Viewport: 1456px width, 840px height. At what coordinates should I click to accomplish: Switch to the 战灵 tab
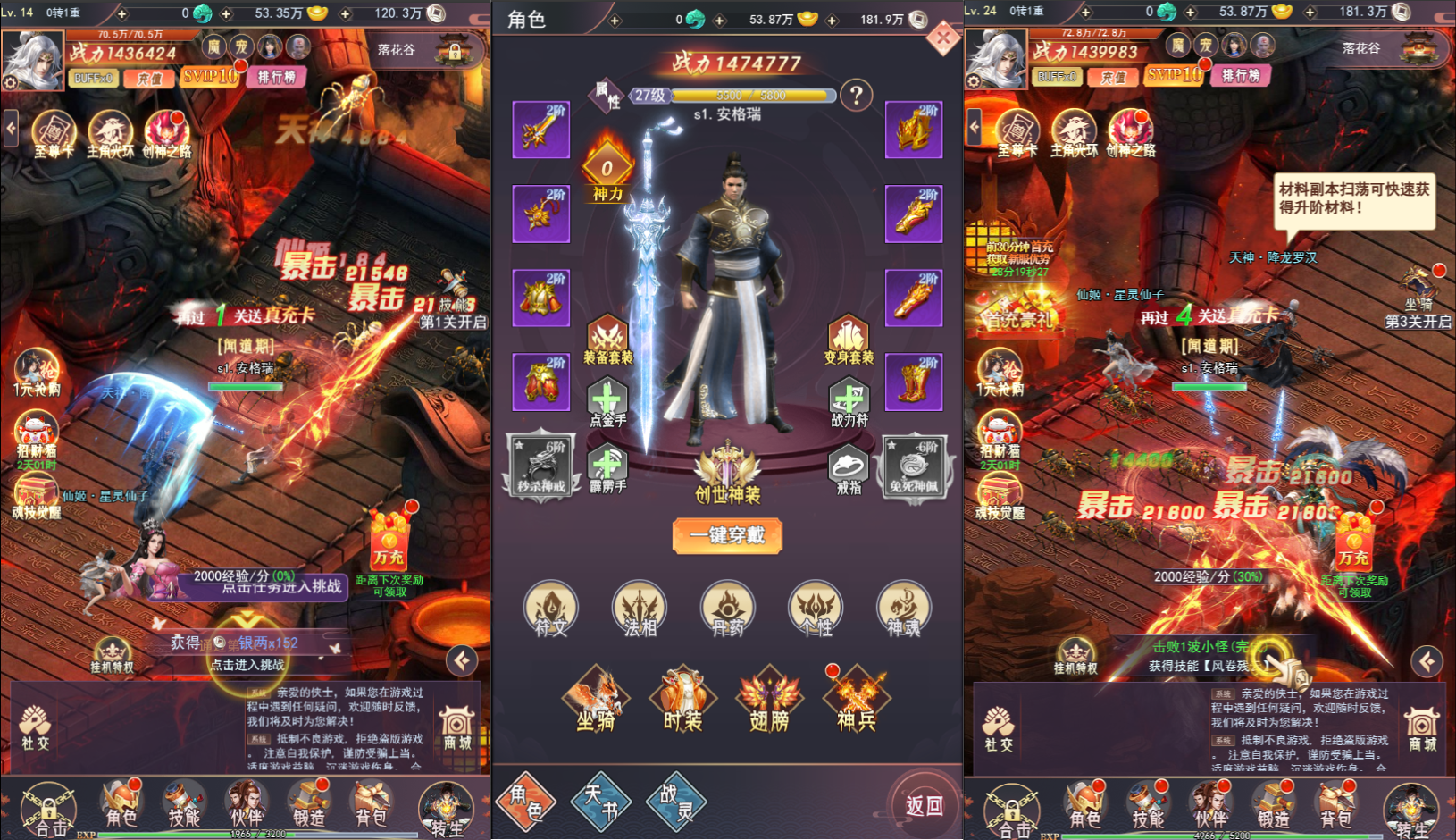[674, 802]
